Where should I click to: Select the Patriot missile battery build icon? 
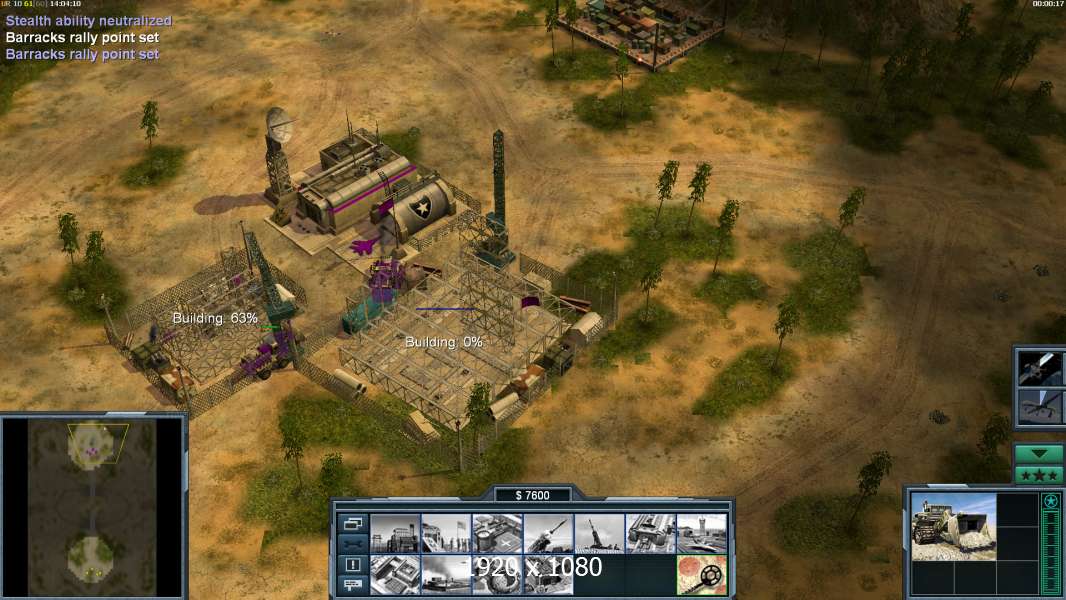tap(548, 534)
